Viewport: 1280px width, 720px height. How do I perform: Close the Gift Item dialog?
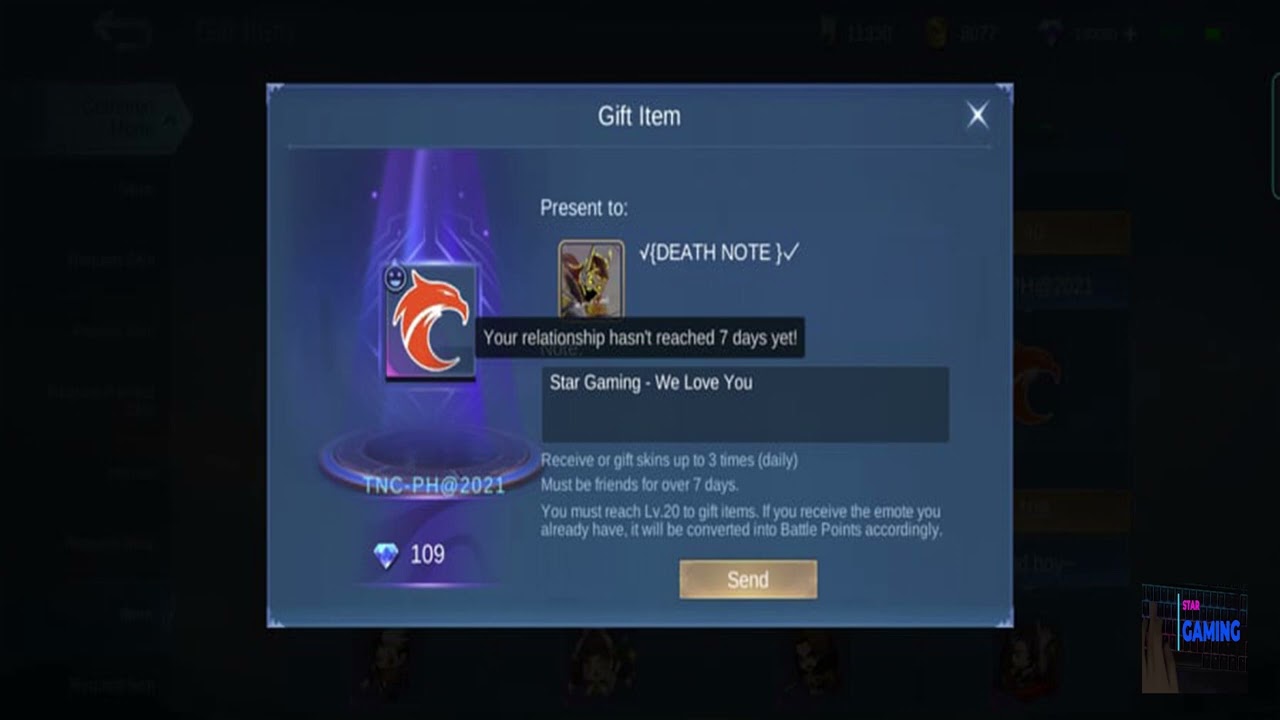click(977, 114)
